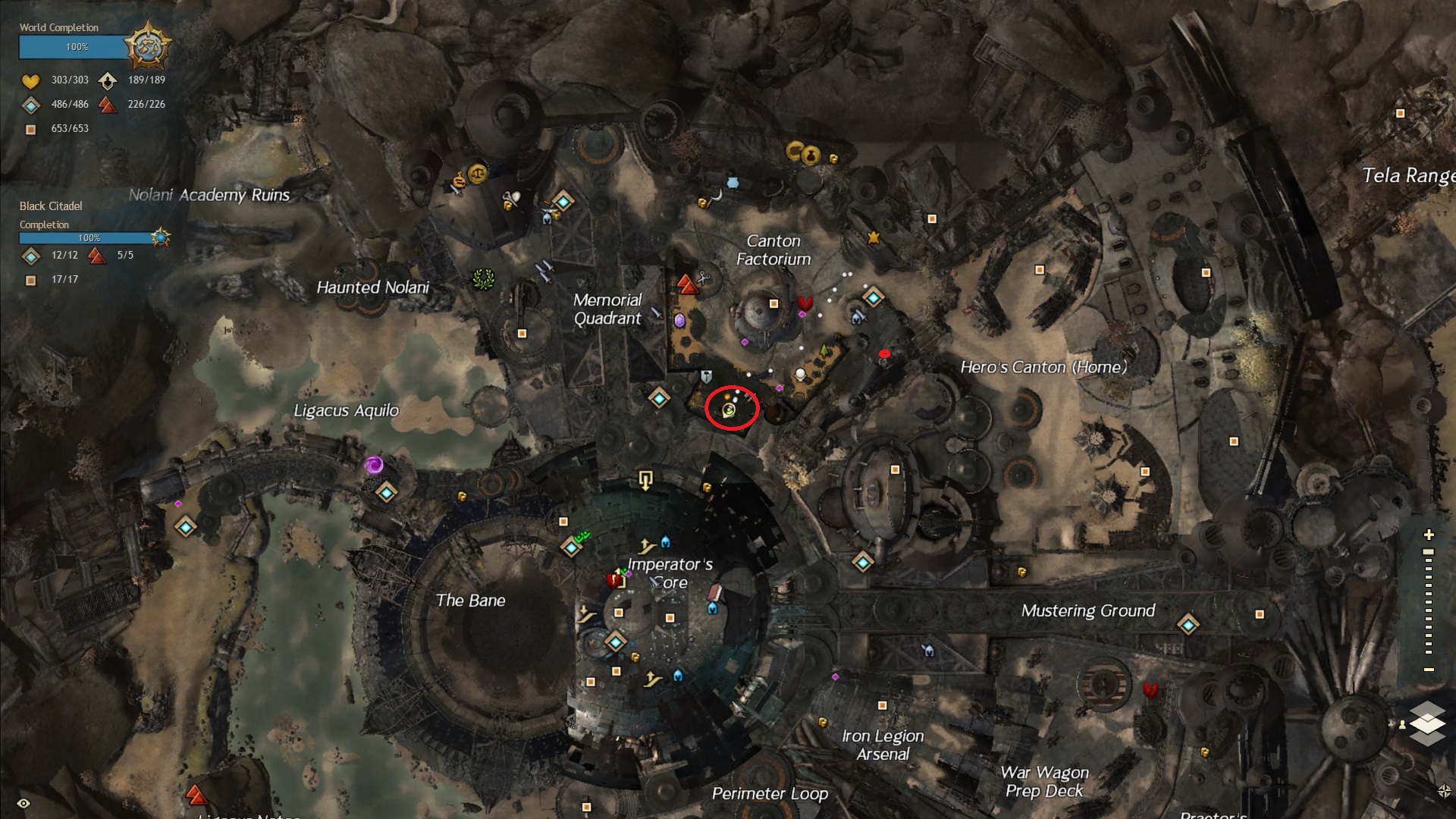
Task: Click the compass rose icon in corner
Action: click(1444, 791)
